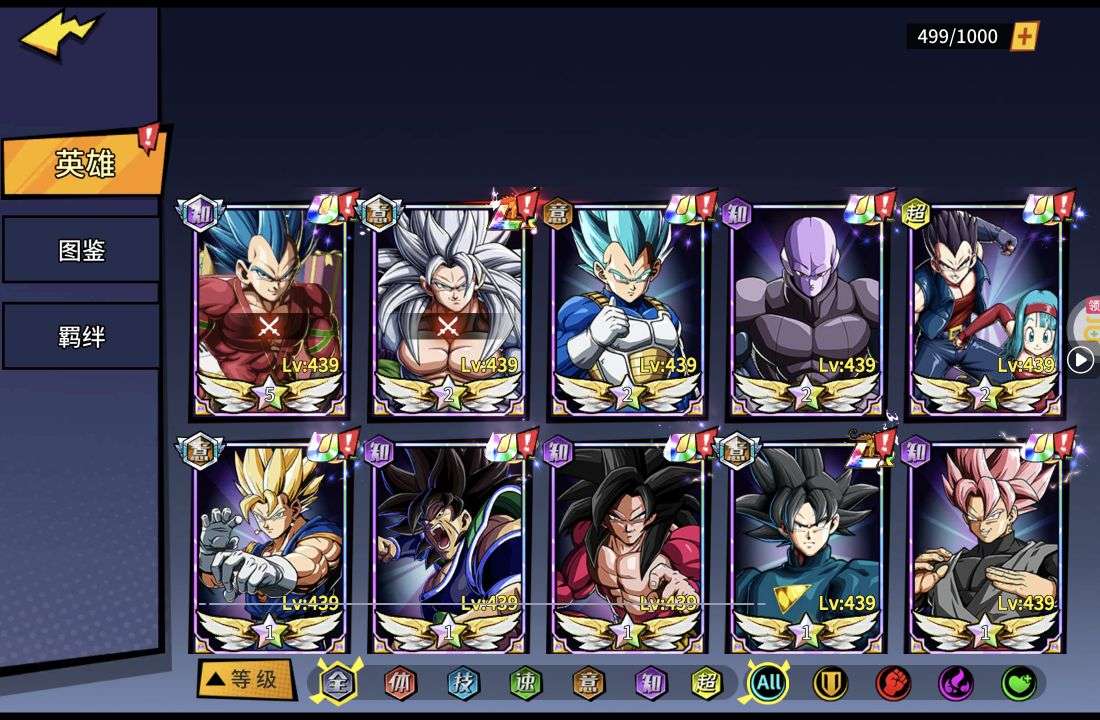Image resolution: width=1100 pixels, height=720 pixels.
Task: Open the 图鉴 menu tab
Action: 81,250
